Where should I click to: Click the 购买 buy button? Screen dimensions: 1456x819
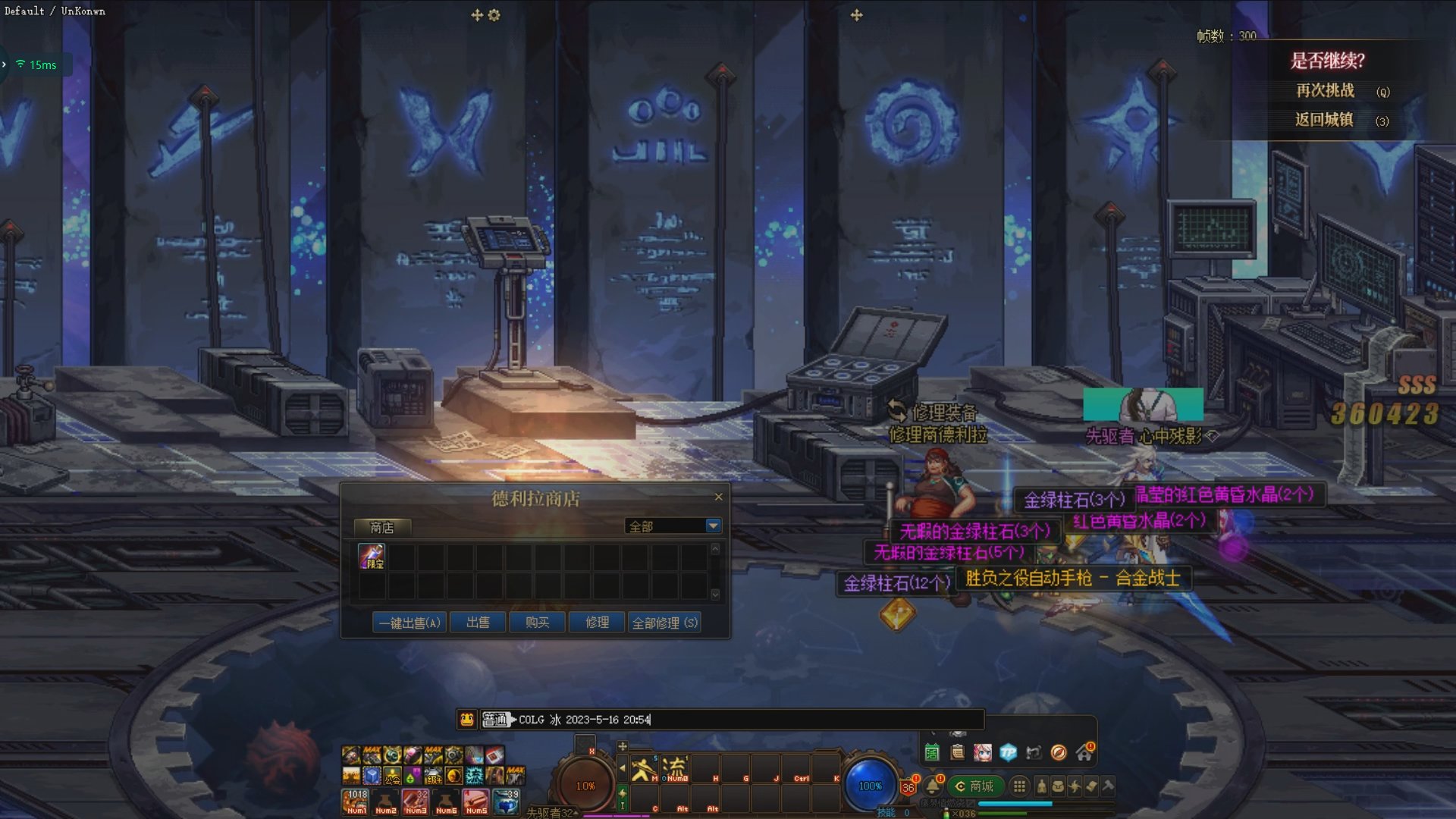click(x=537, y=623)
